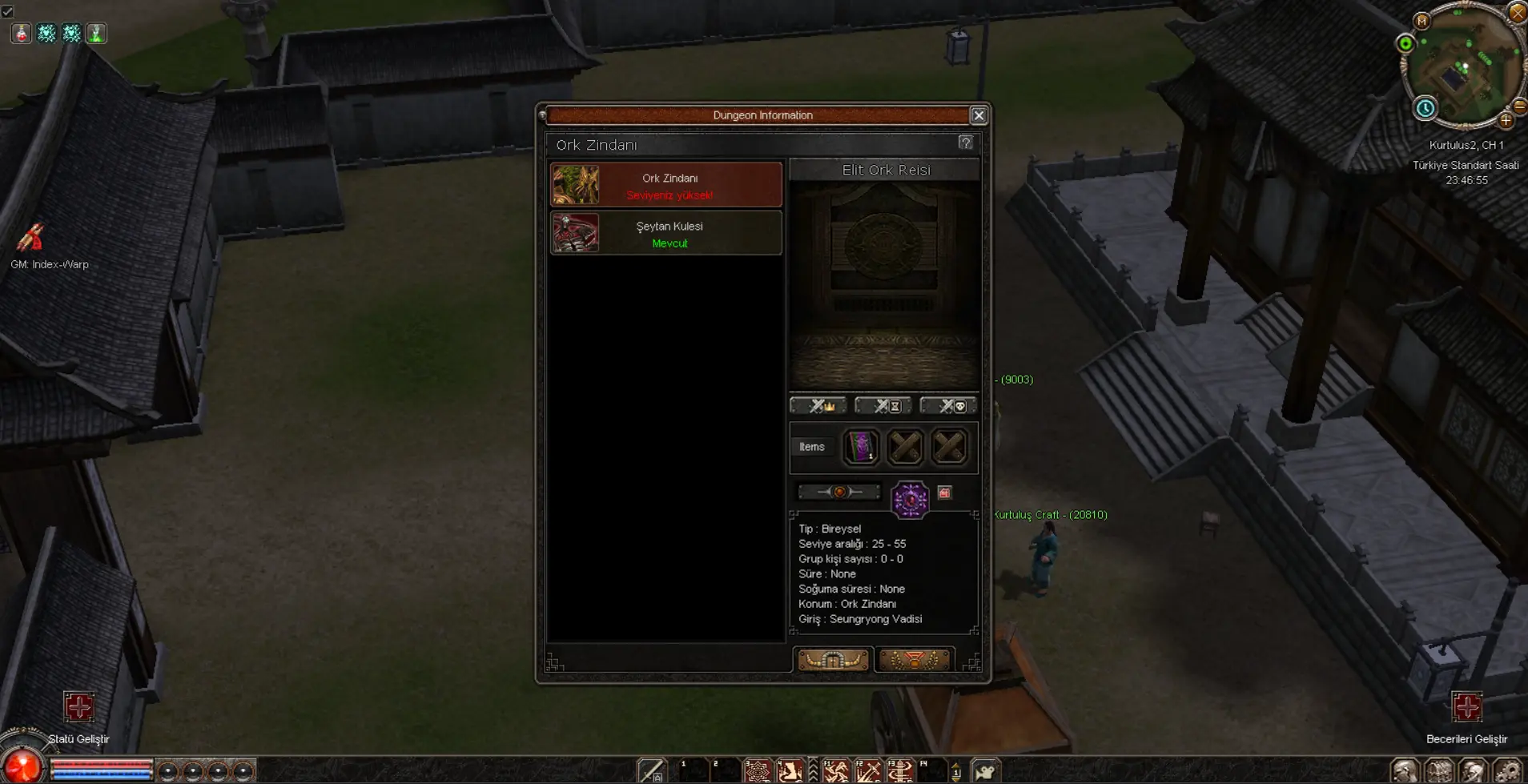Toggle the camera view button on hotbar

pyautogui.click(x=985, y=771)
